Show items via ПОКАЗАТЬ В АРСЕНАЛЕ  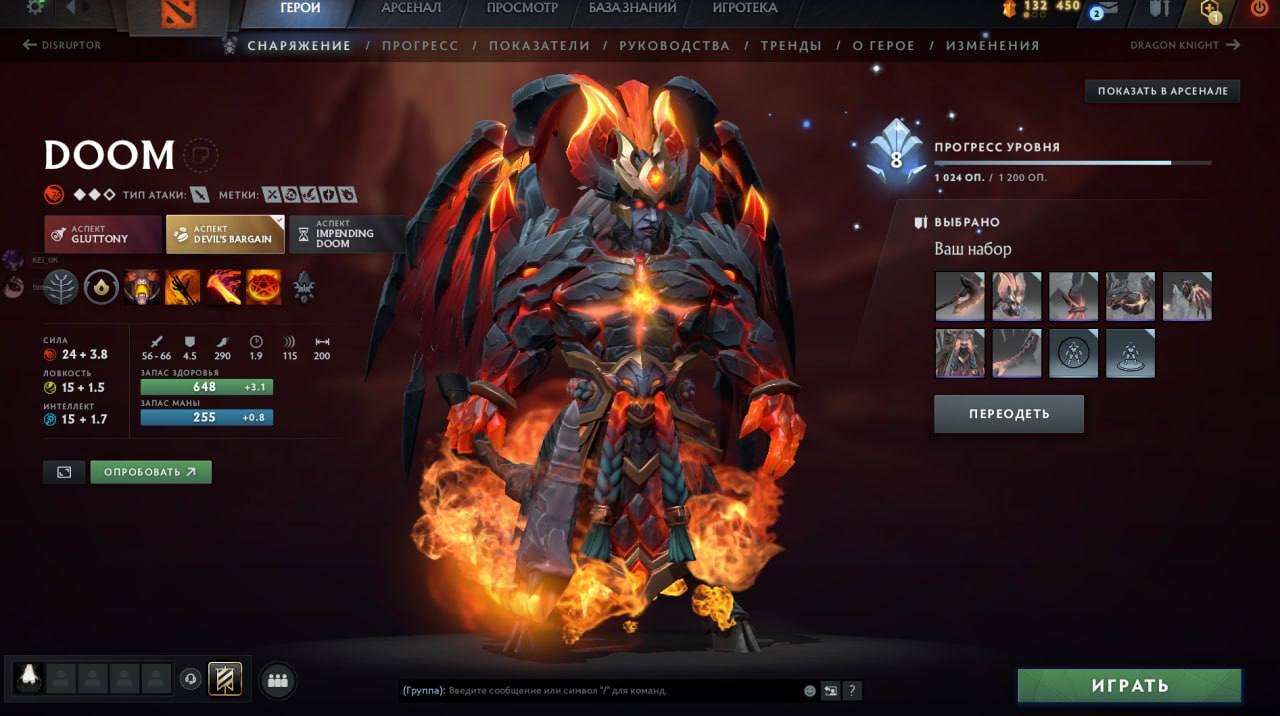click(1162, 91)
